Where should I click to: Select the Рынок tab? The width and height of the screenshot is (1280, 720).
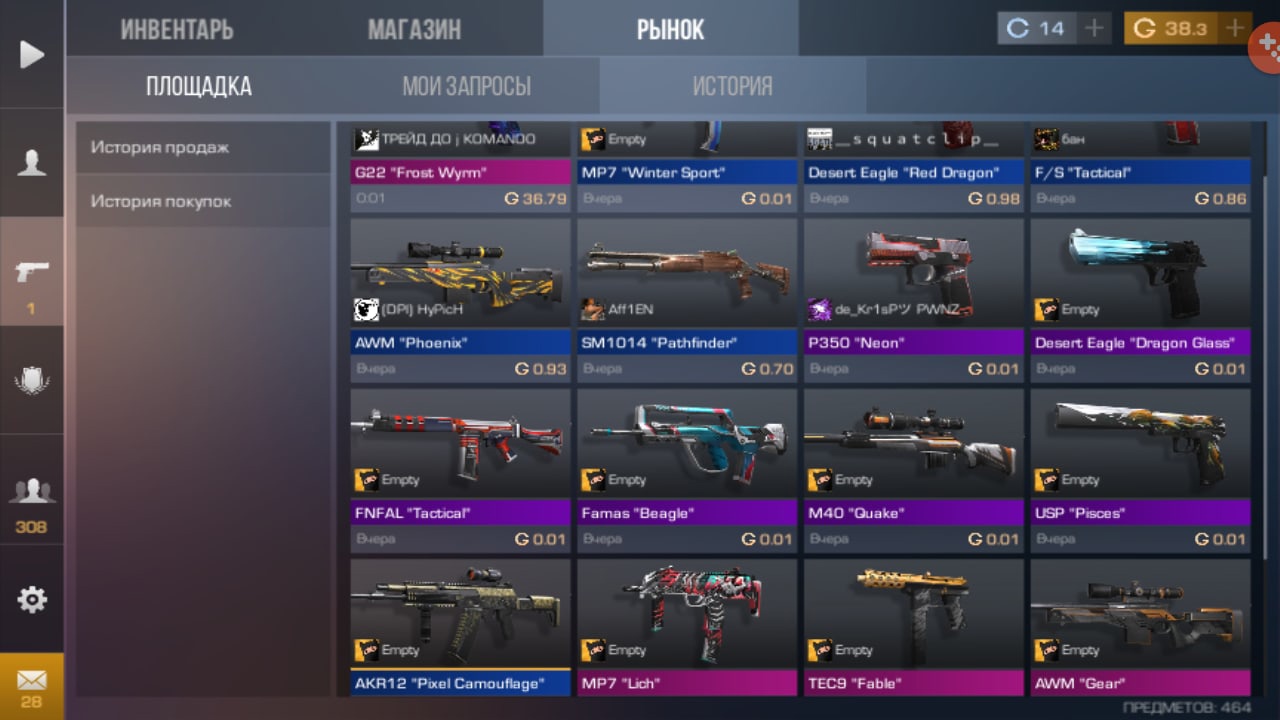point(670,29)
